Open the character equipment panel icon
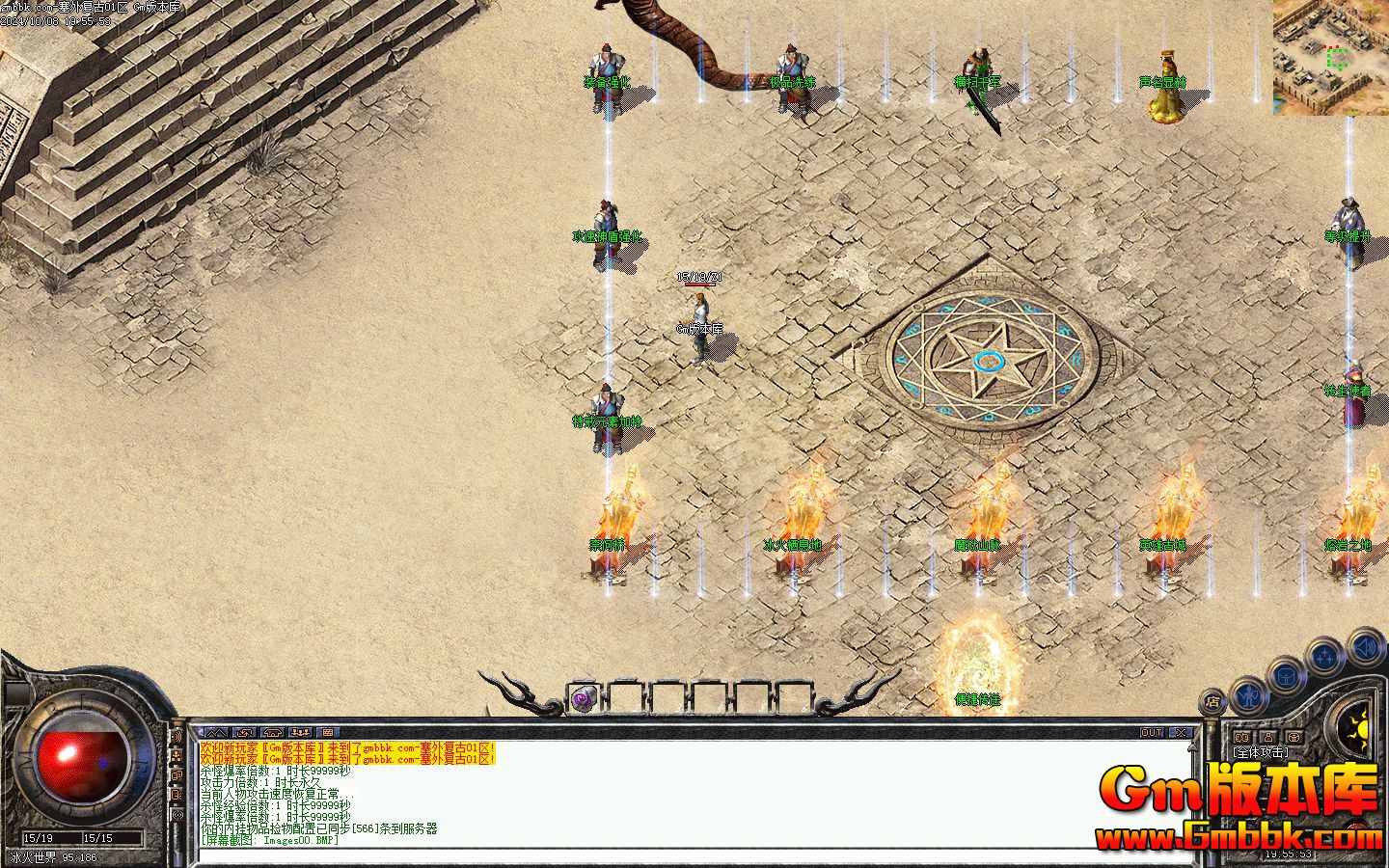The height and width of the screenshot is (868, 1389). pos(1250,693)
